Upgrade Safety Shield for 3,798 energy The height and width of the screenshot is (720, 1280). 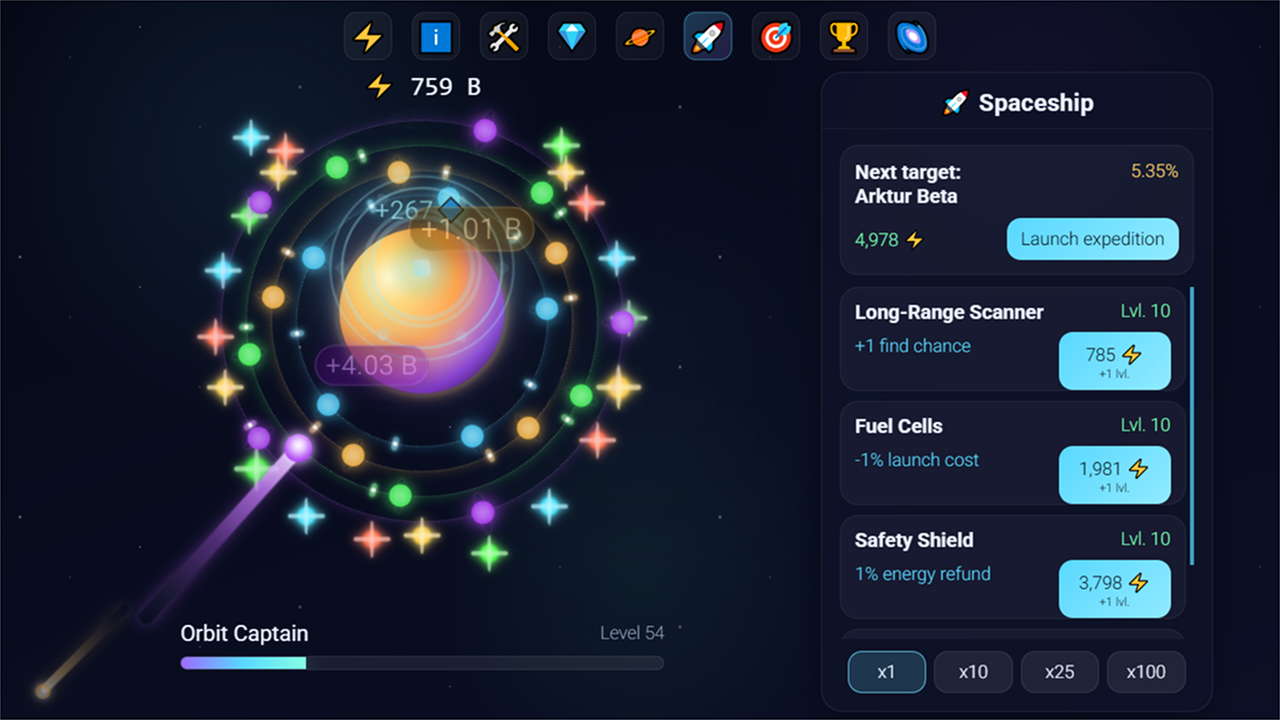(1115, 589)
